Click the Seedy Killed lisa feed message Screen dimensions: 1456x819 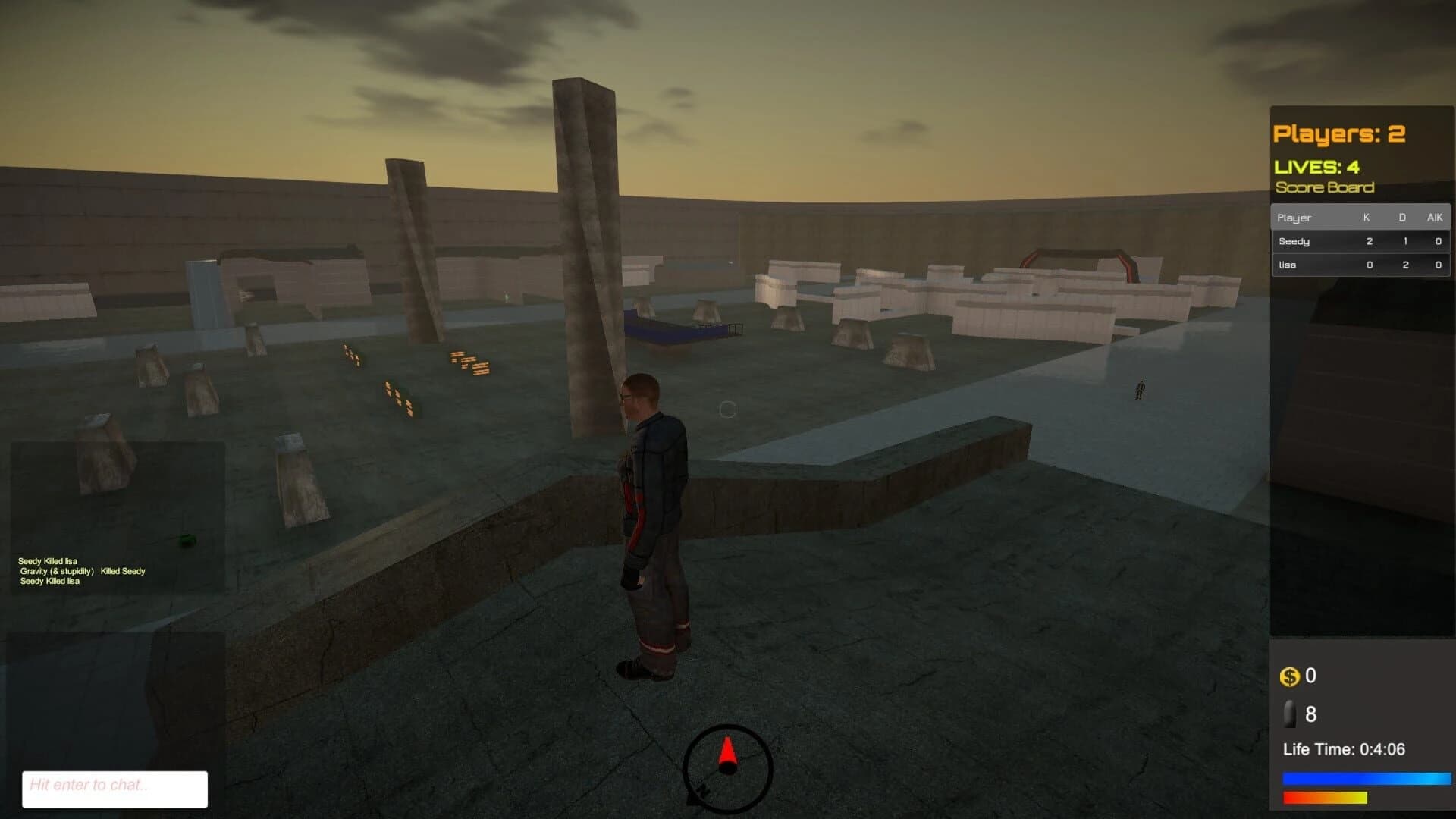point(48,563)
